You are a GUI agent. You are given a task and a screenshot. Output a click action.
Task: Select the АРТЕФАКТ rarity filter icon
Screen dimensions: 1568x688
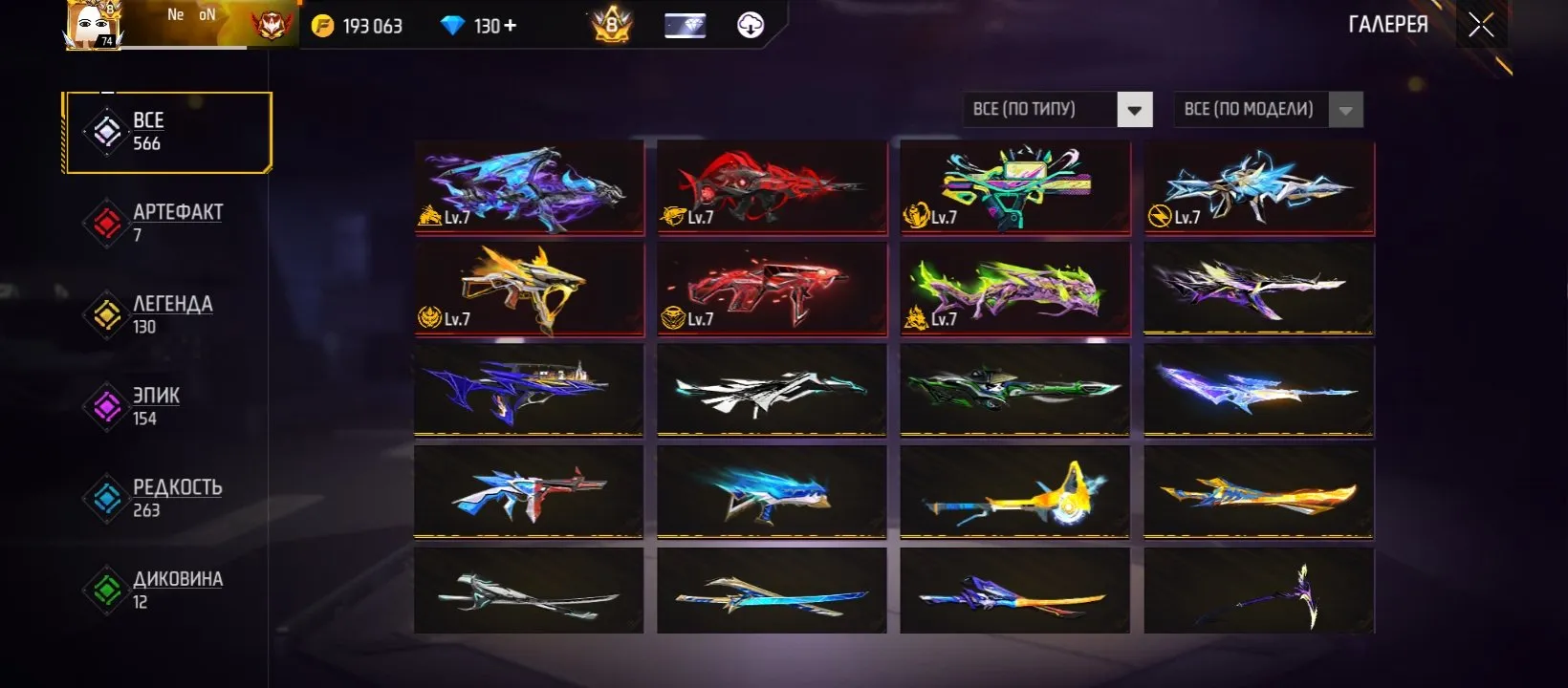point(107,221)
